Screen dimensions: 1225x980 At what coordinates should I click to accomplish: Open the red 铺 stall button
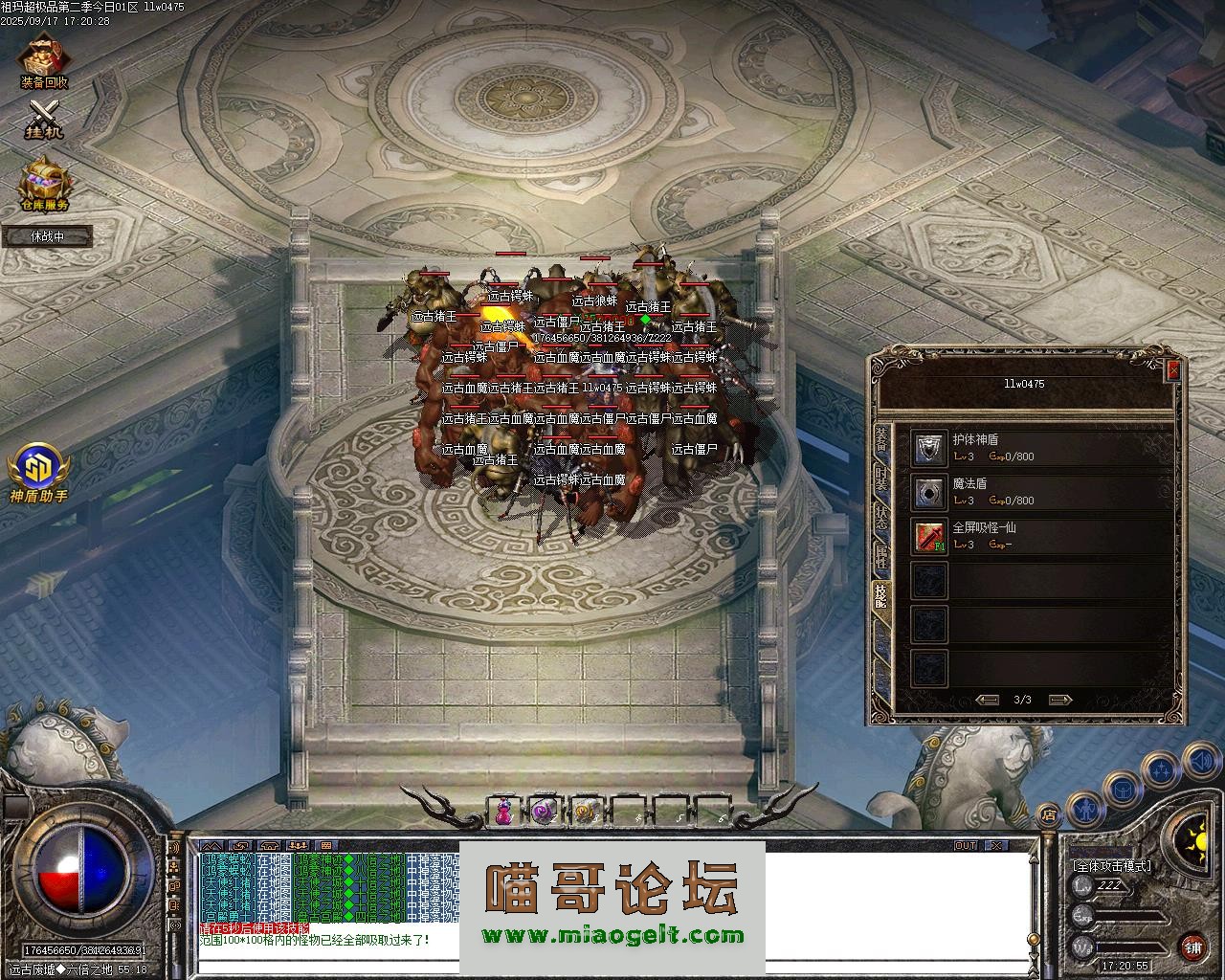1192,947
